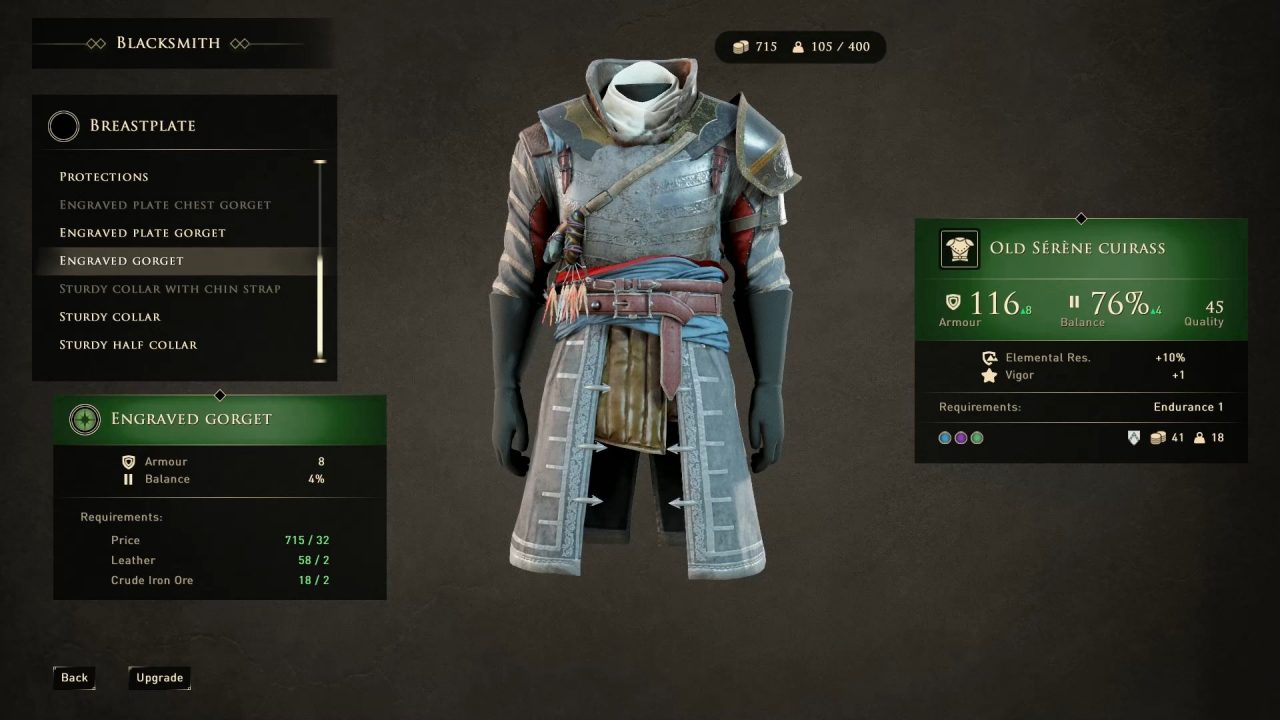Click the Protections category heading
The height and width of the screenshot is (720, 1280).
(x=104, y=177)
